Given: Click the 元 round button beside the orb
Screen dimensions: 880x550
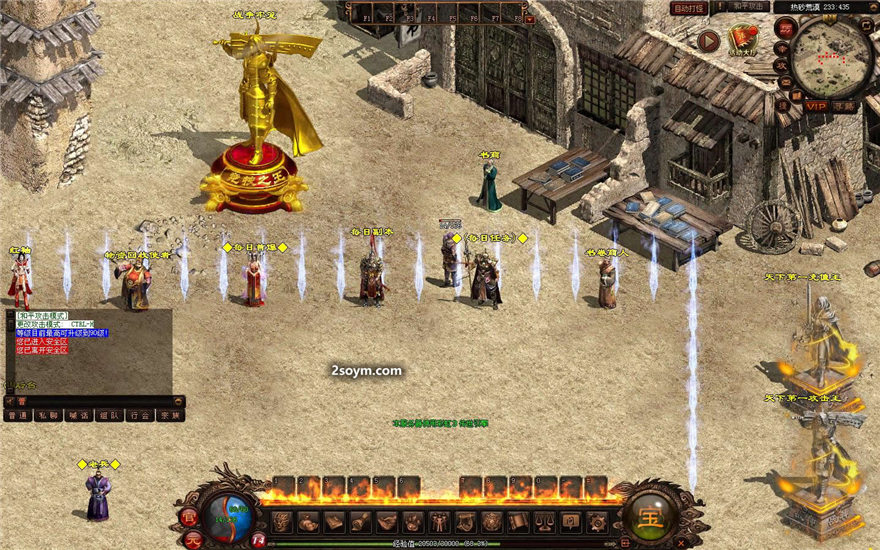Looking at the screenshot, I should pos(196,538).
